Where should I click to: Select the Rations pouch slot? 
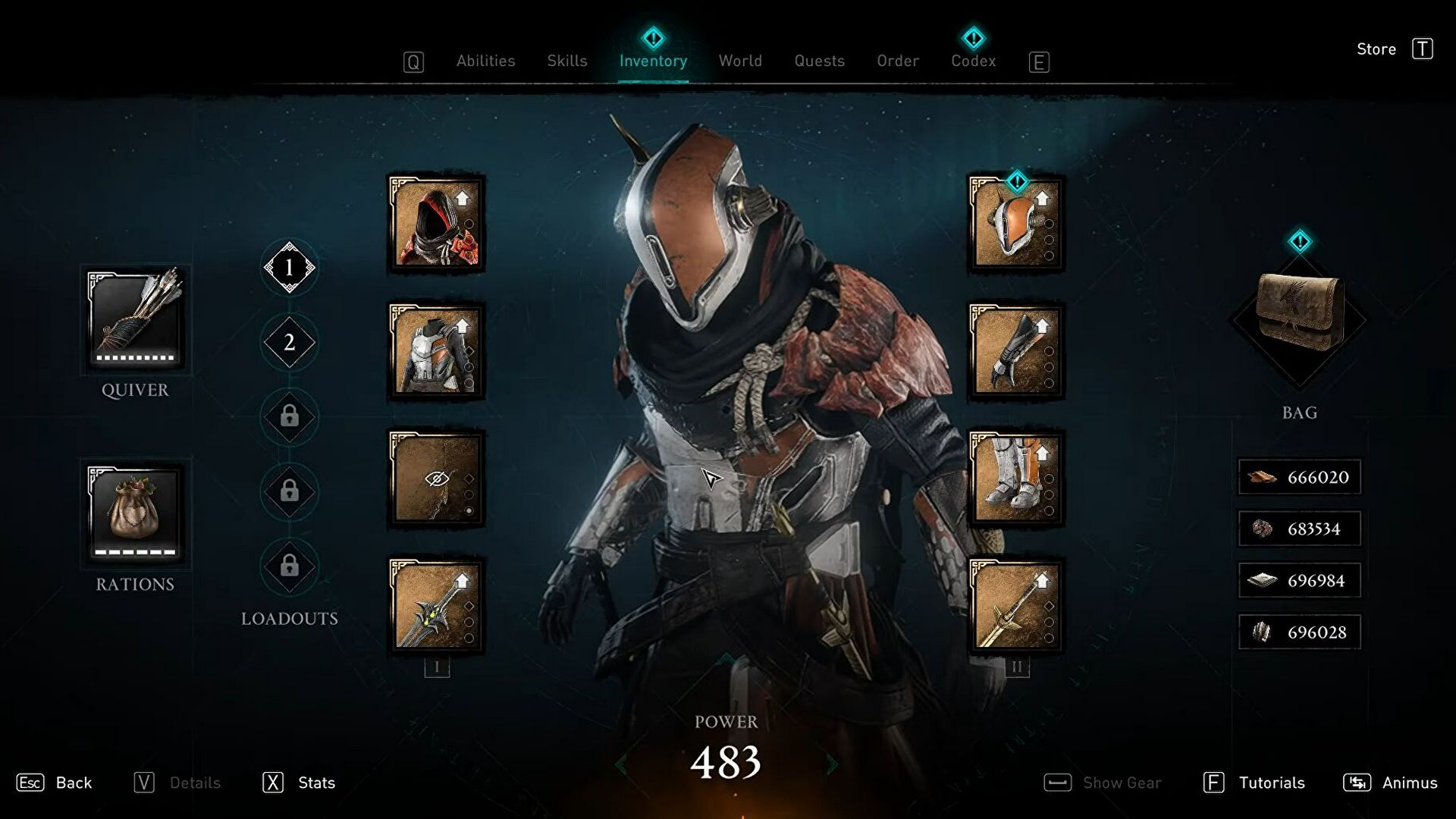pyautogui.click(x=135, y=513)
